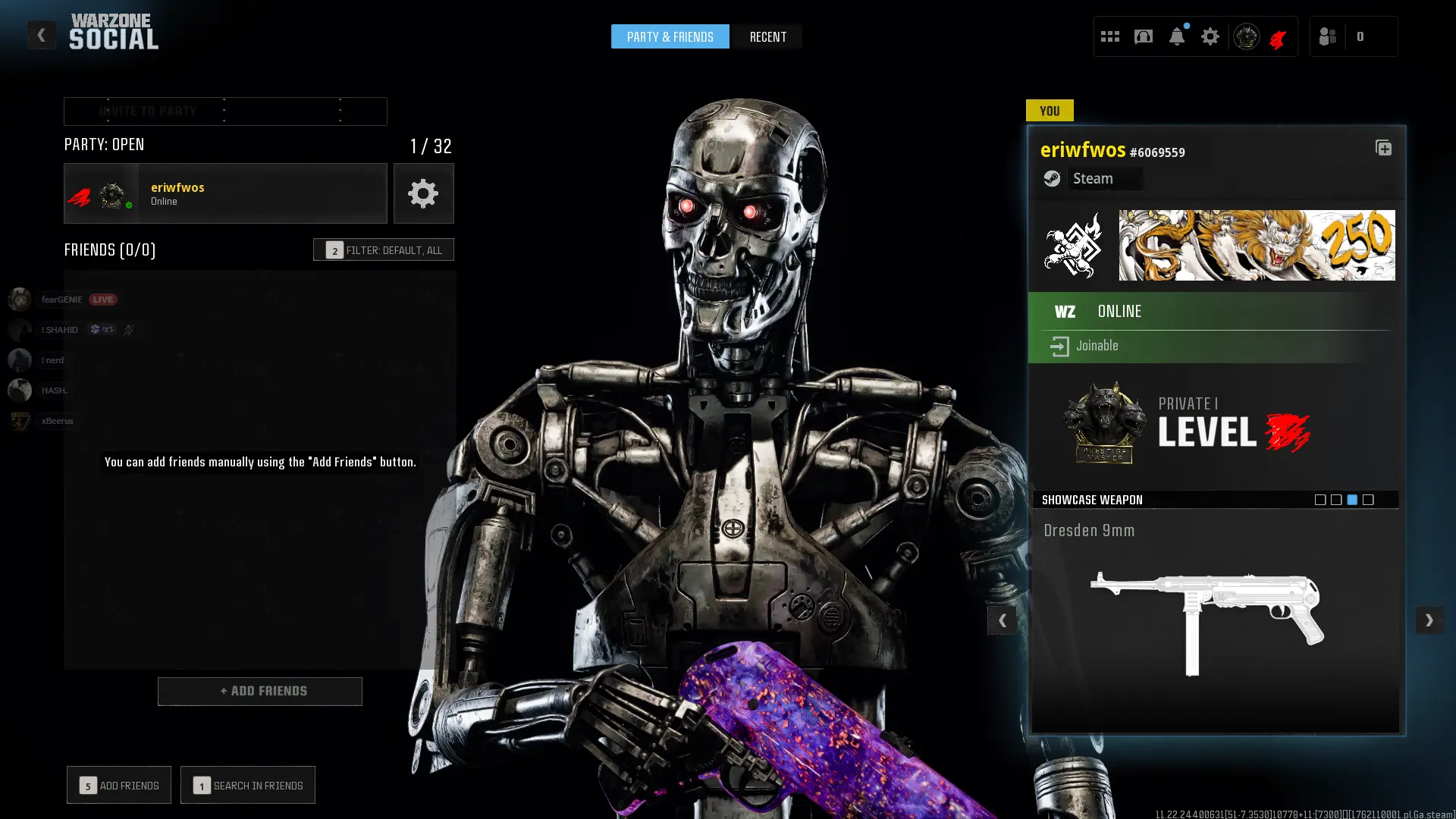Show previous showcase weapon
1456x819 pixels.
click(1002, 620)
